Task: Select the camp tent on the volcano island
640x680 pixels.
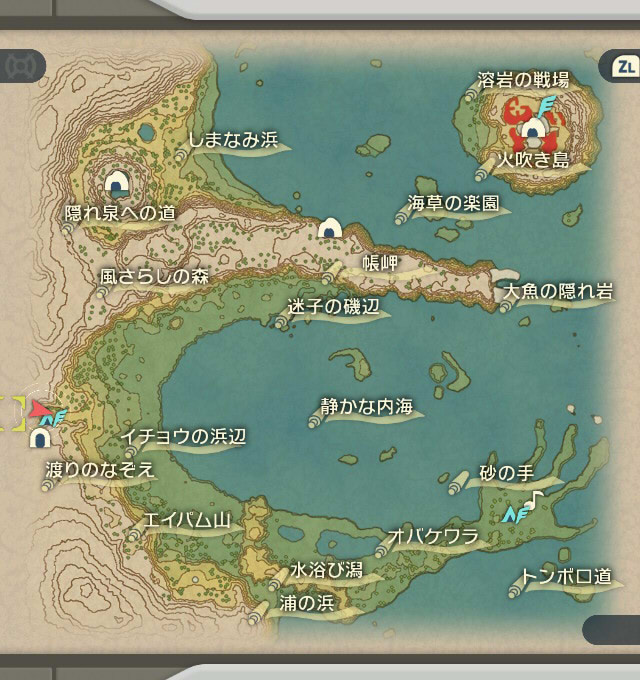Action: click(532, 127)
